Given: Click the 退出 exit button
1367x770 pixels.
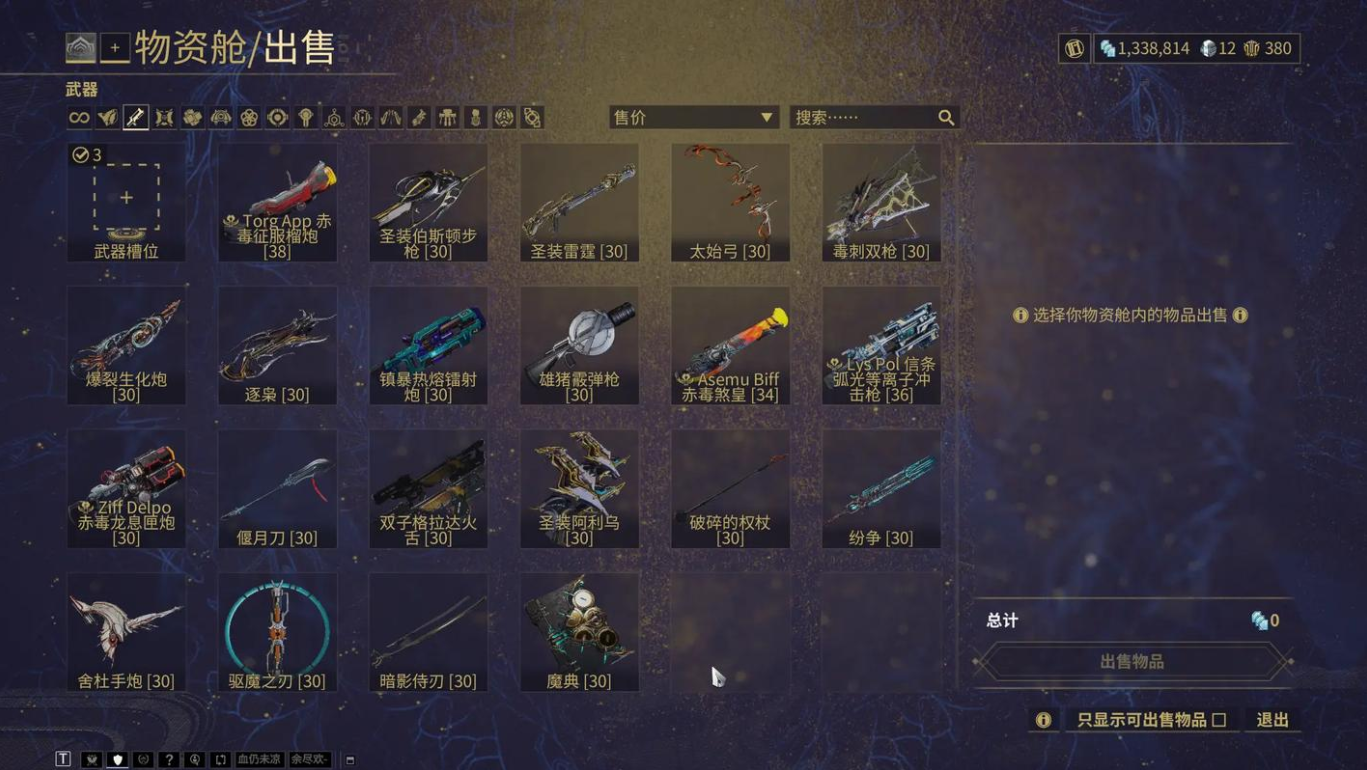Looking at the screenshot, I should (x=1272, y=720).
